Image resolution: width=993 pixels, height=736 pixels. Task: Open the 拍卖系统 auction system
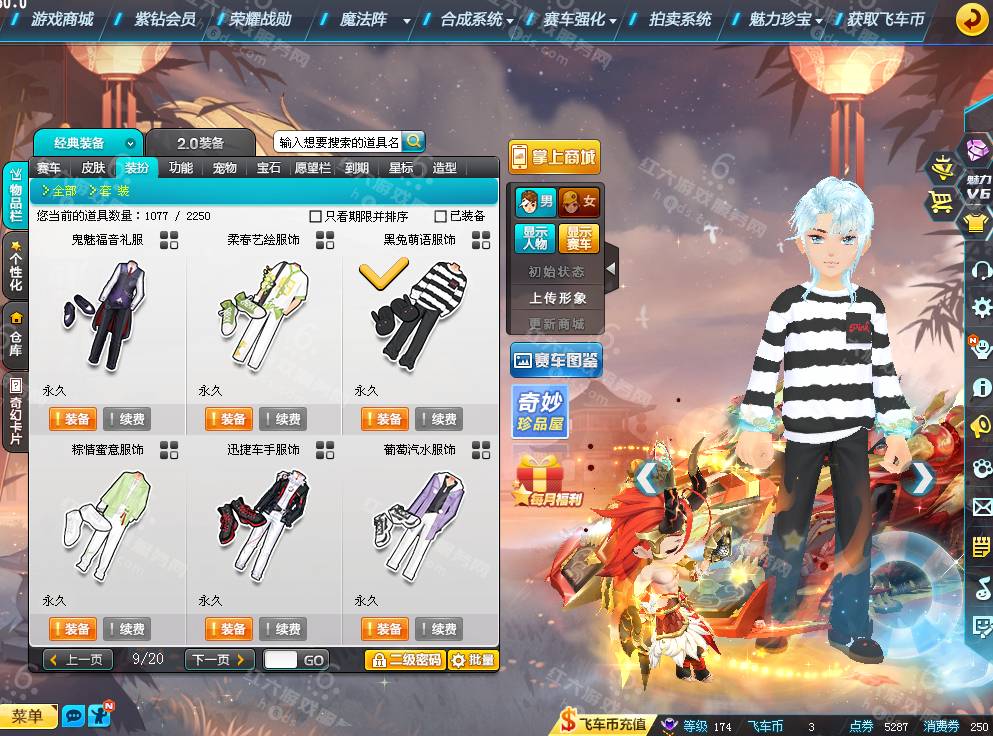[679, 19]
